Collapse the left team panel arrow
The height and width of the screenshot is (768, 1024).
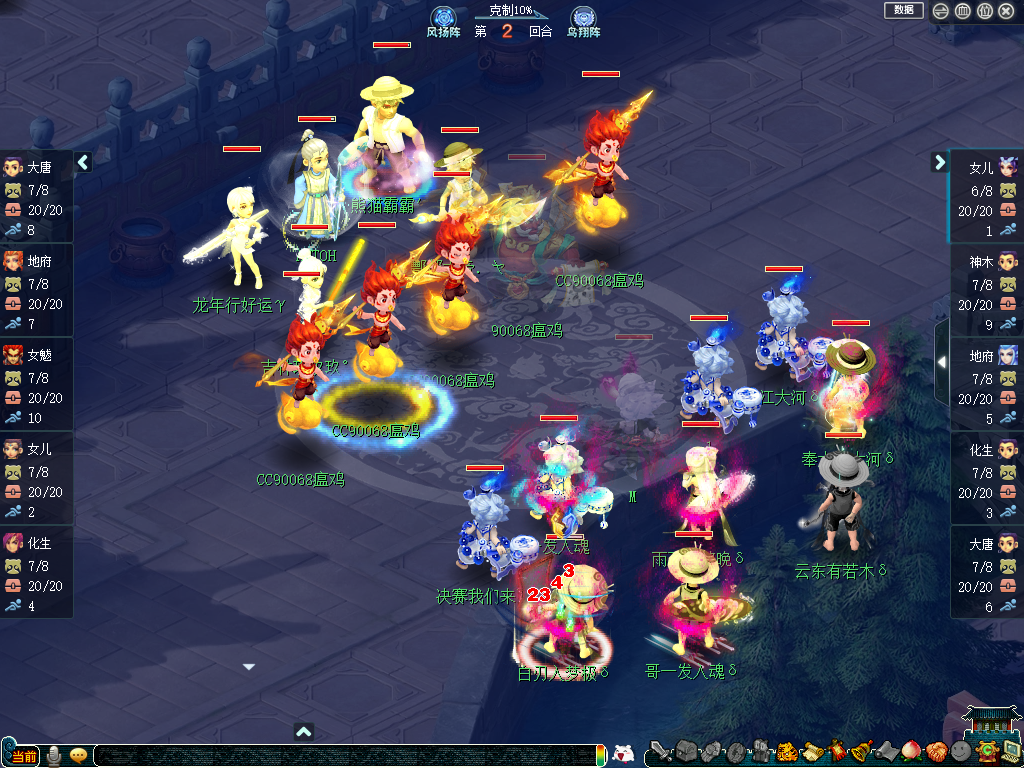click(x=83, y=162)
